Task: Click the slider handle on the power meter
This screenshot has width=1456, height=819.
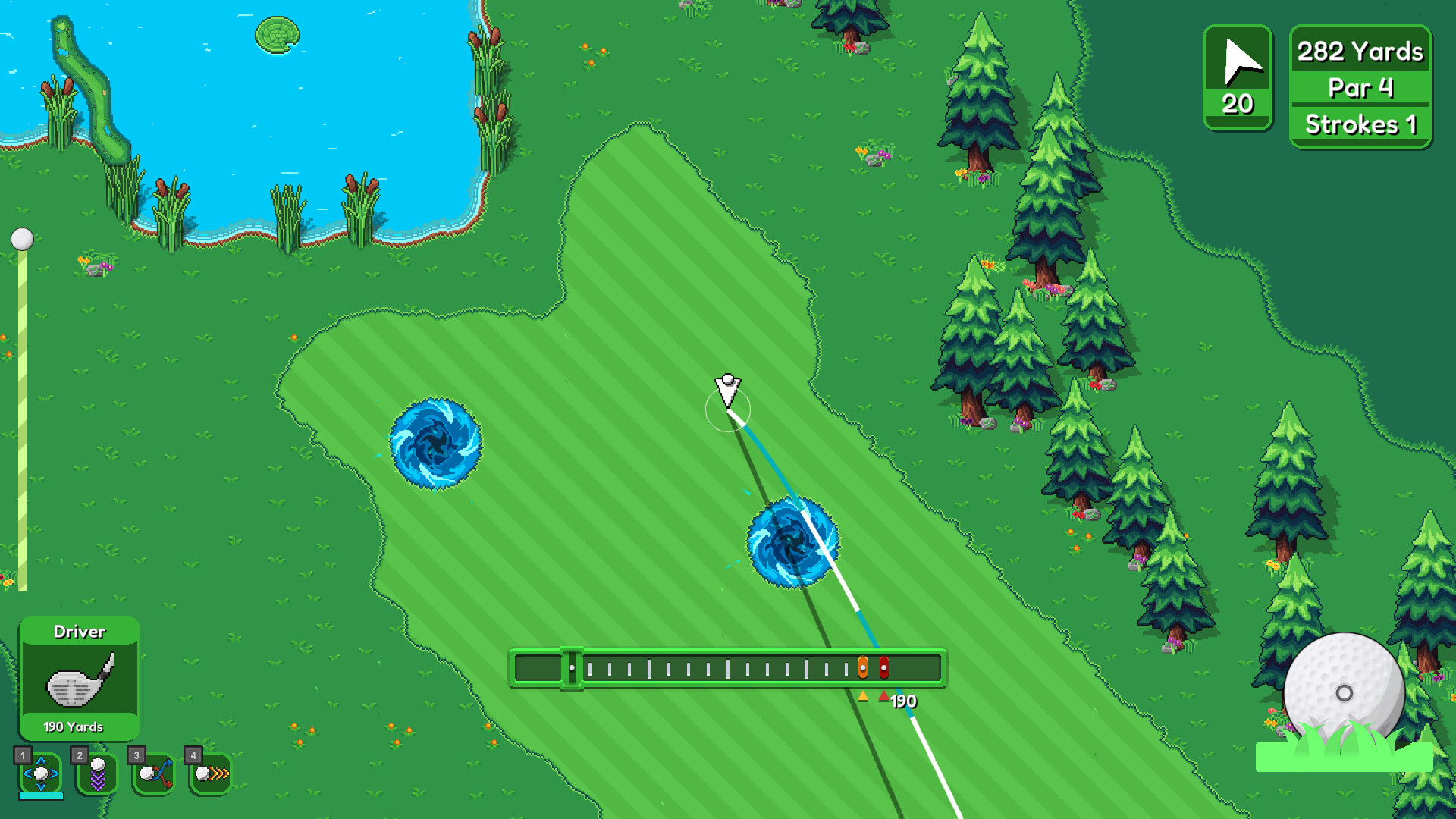Action: coord(573,667)
